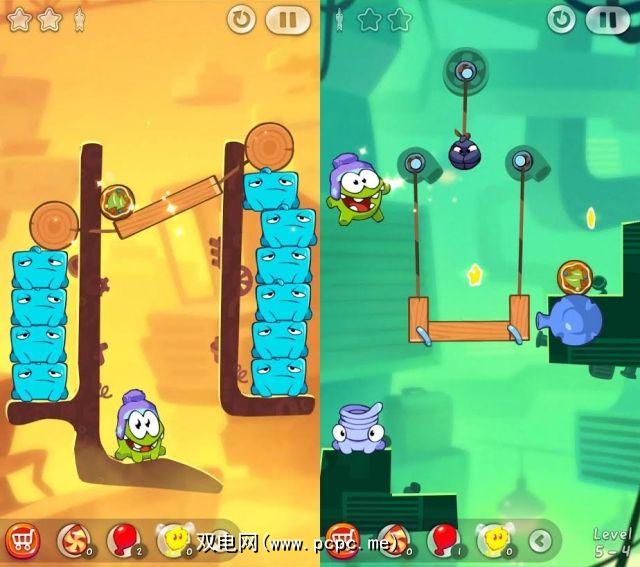Use the red balloon power-up in yellow level
Screen dimensions: 640x567
tap(123, 540)
